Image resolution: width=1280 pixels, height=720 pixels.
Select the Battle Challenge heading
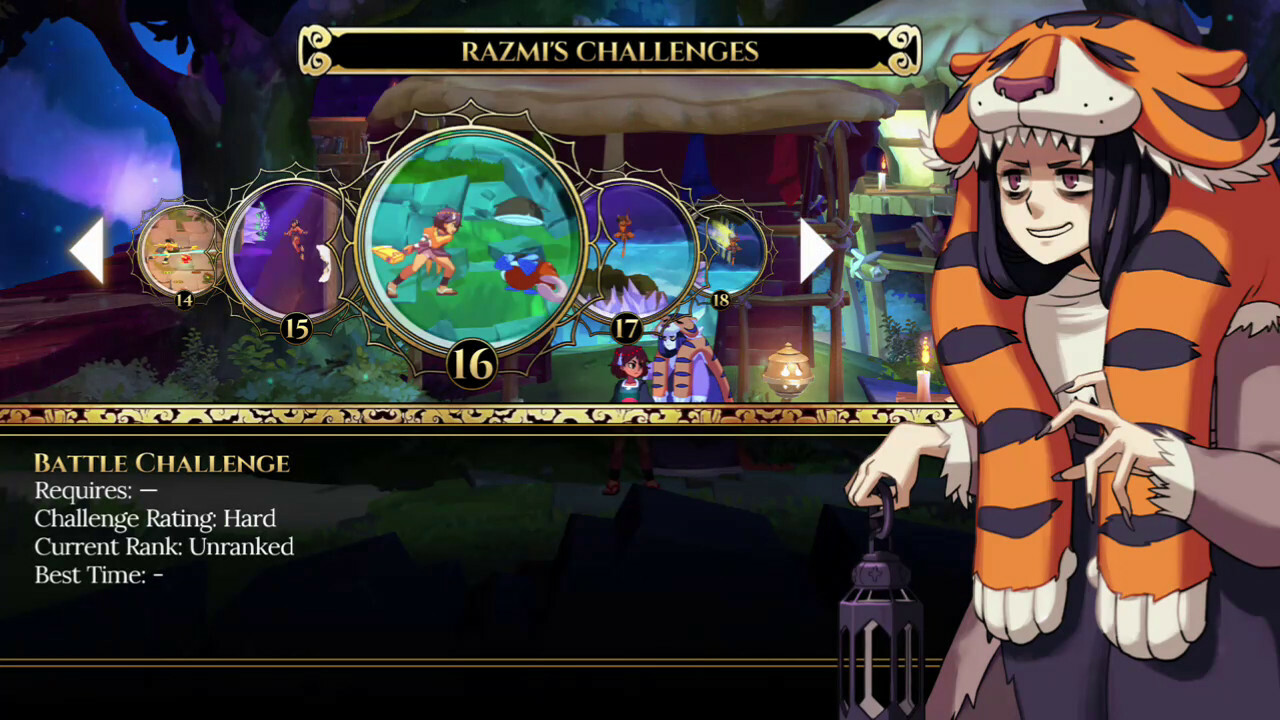tap(160, 463)
